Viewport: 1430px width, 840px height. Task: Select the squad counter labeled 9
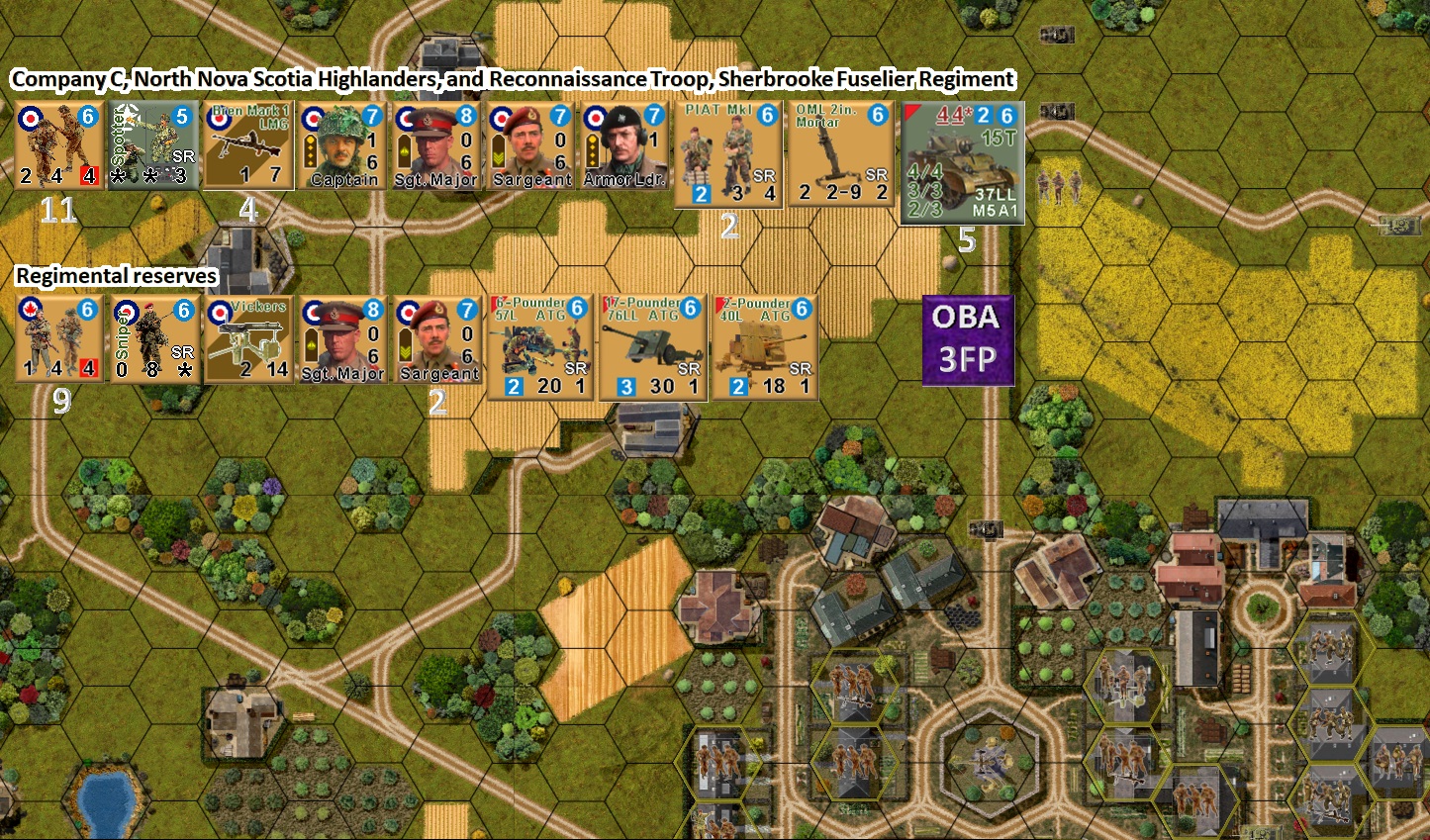coord(59,341)
